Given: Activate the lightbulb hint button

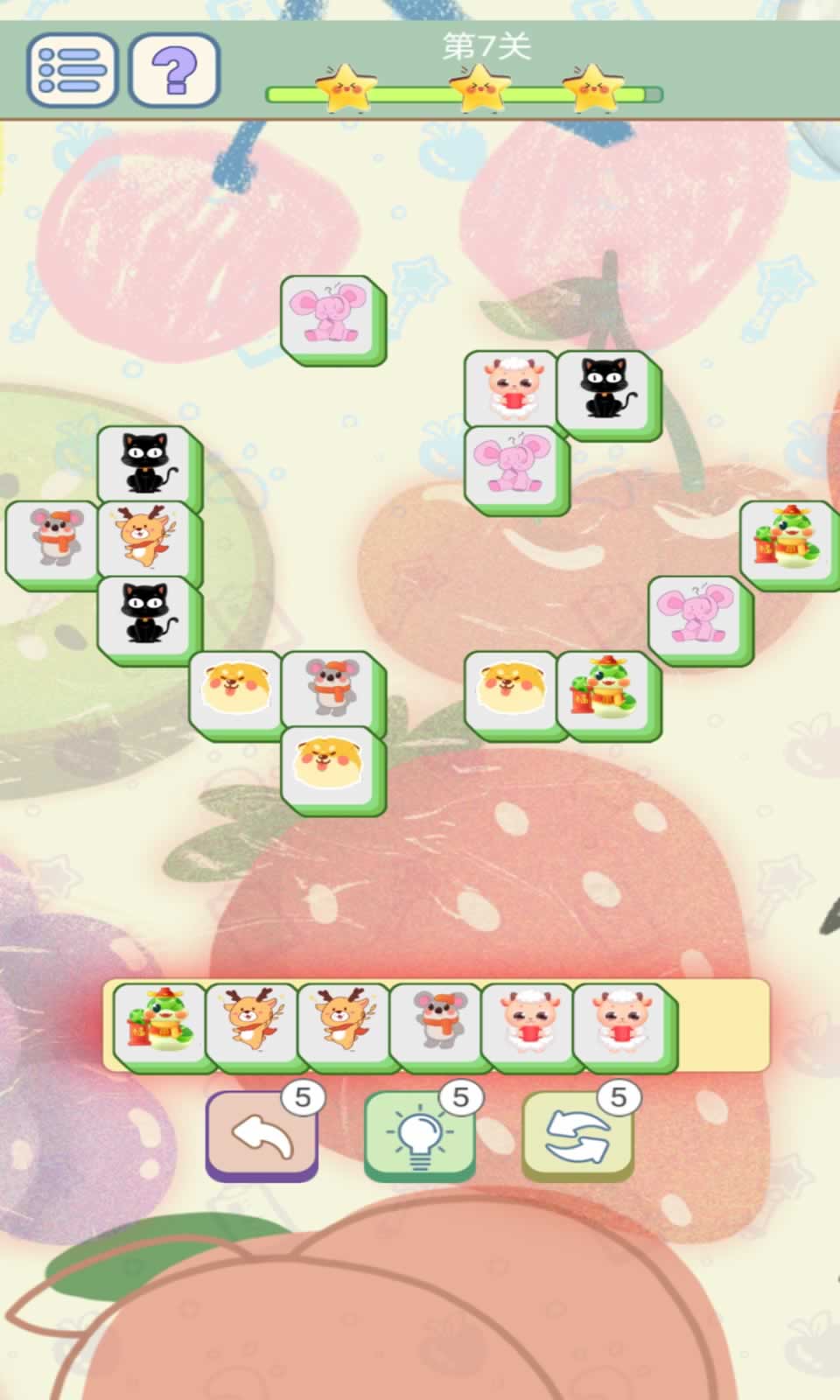Looking at the screenshot, I should (419, 1136).
